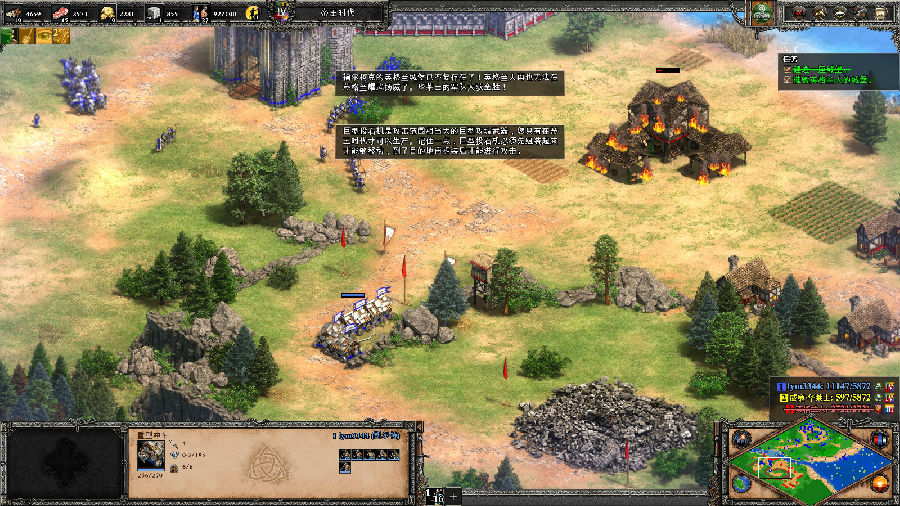Open the diplomacy handshake button
The image size is (900, 506).
point(839,12)
